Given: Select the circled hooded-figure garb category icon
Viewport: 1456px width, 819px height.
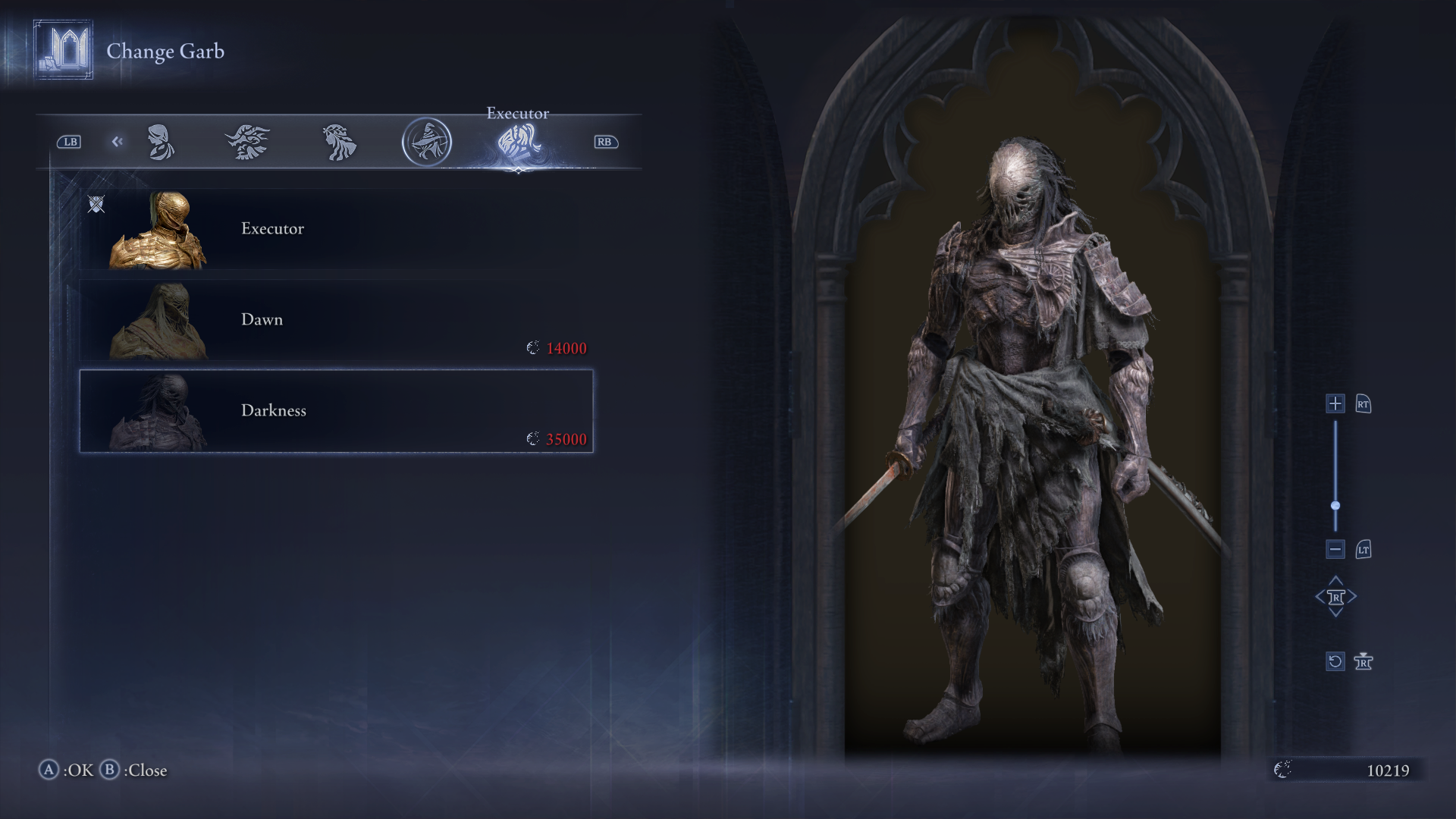Looking at the screenshot, I should tap(427, 142).
